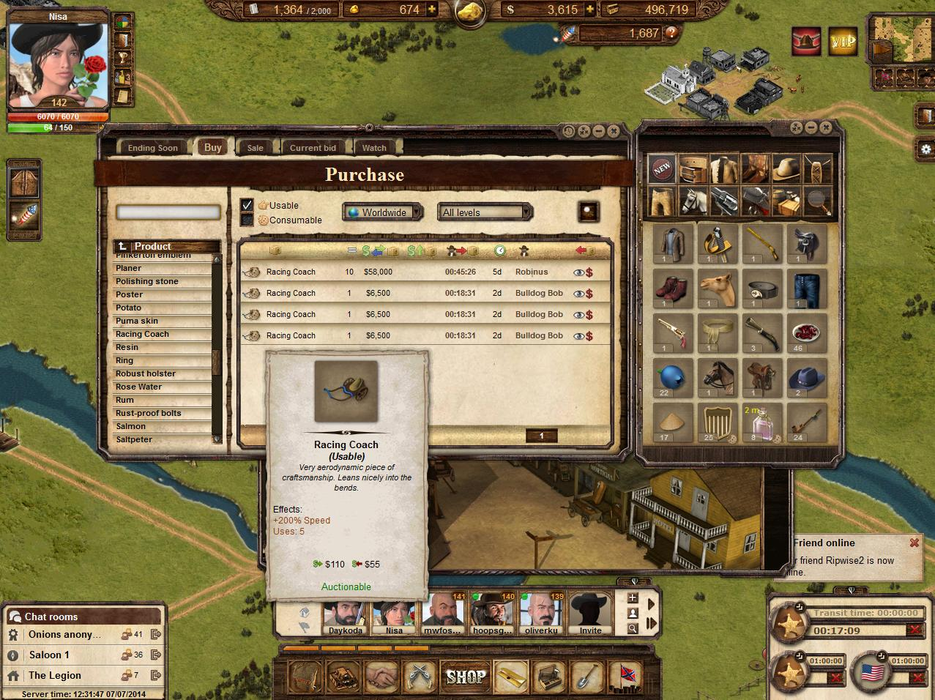
Task: Close the Friend online notification
Action: click(x=914, y=543)
